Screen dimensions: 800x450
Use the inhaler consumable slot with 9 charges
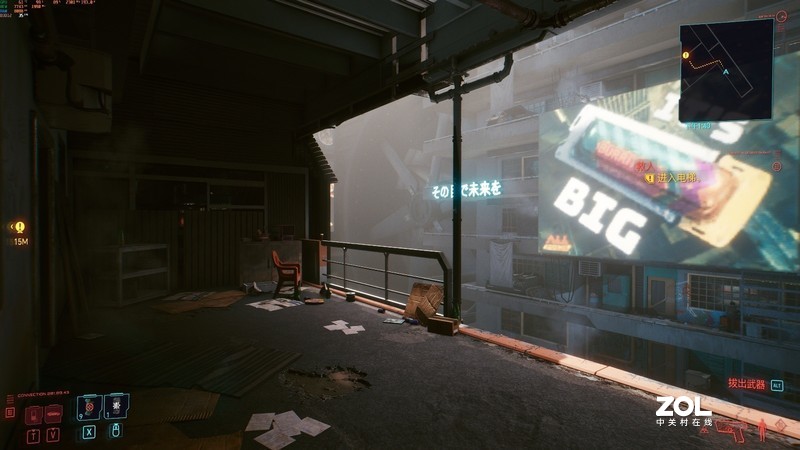[90, 406]
